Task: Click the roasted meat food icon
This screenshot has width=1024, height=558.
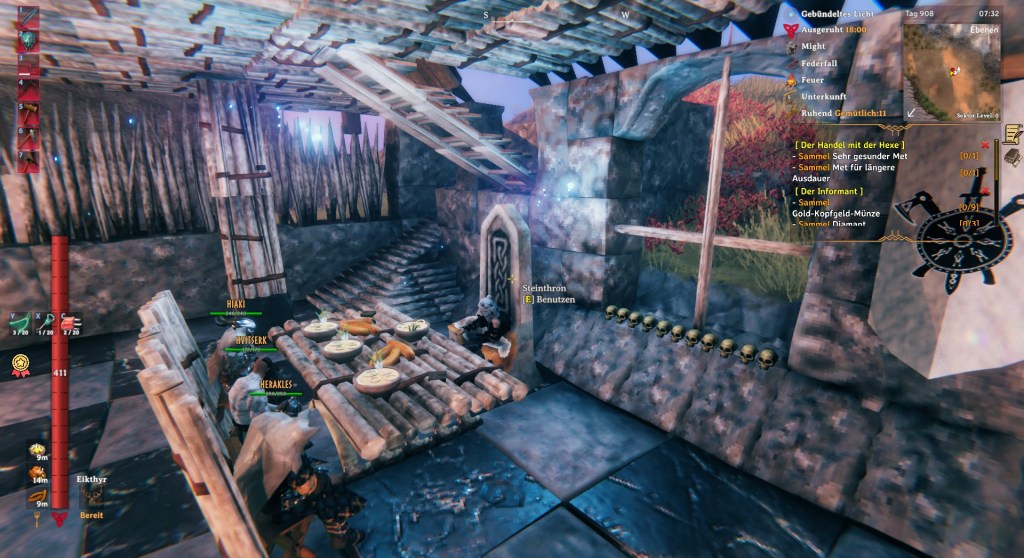Action: 37,471
